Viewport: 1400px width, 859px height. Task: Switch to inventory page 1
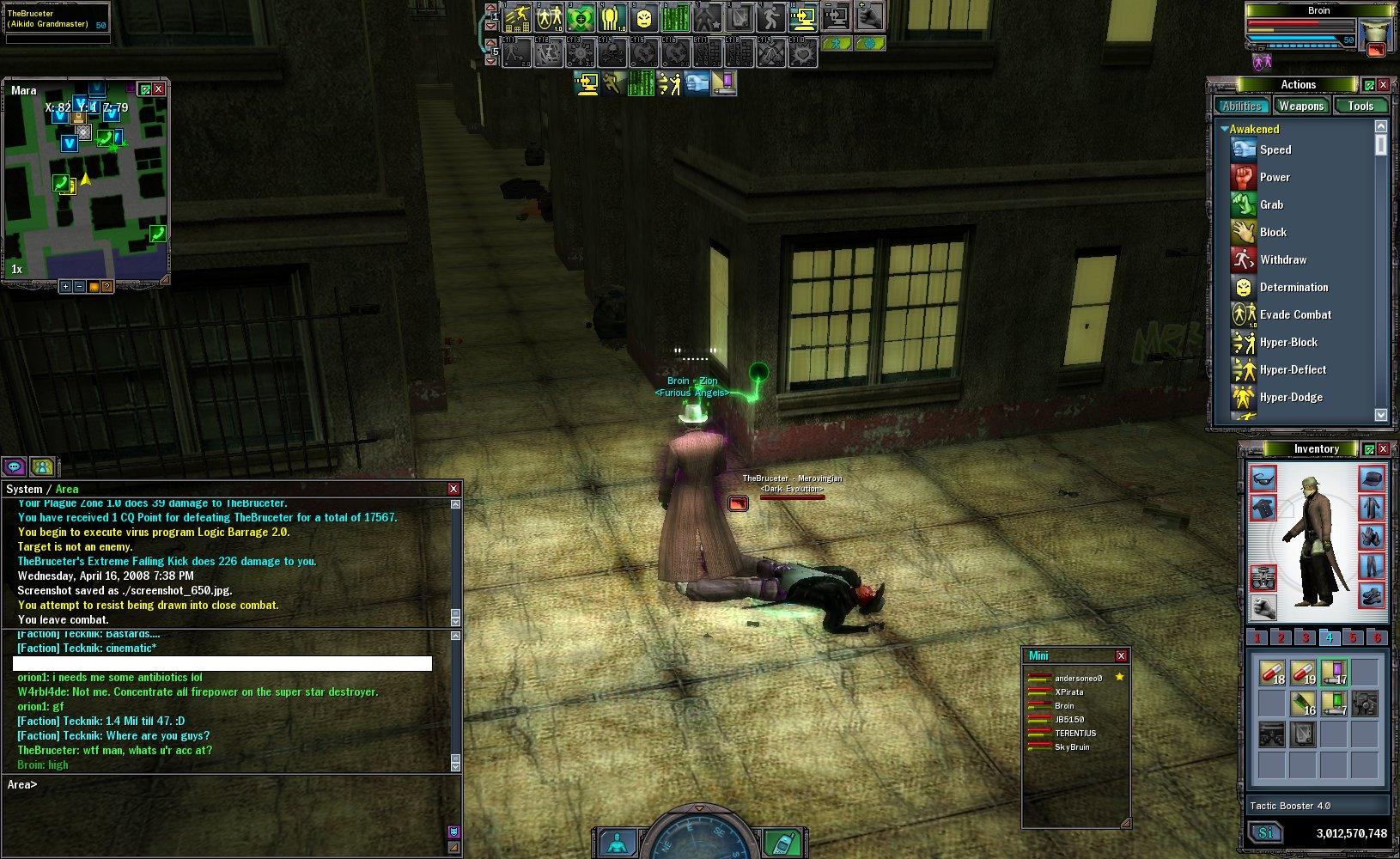pyautogui.click(x=1257, y=637)
